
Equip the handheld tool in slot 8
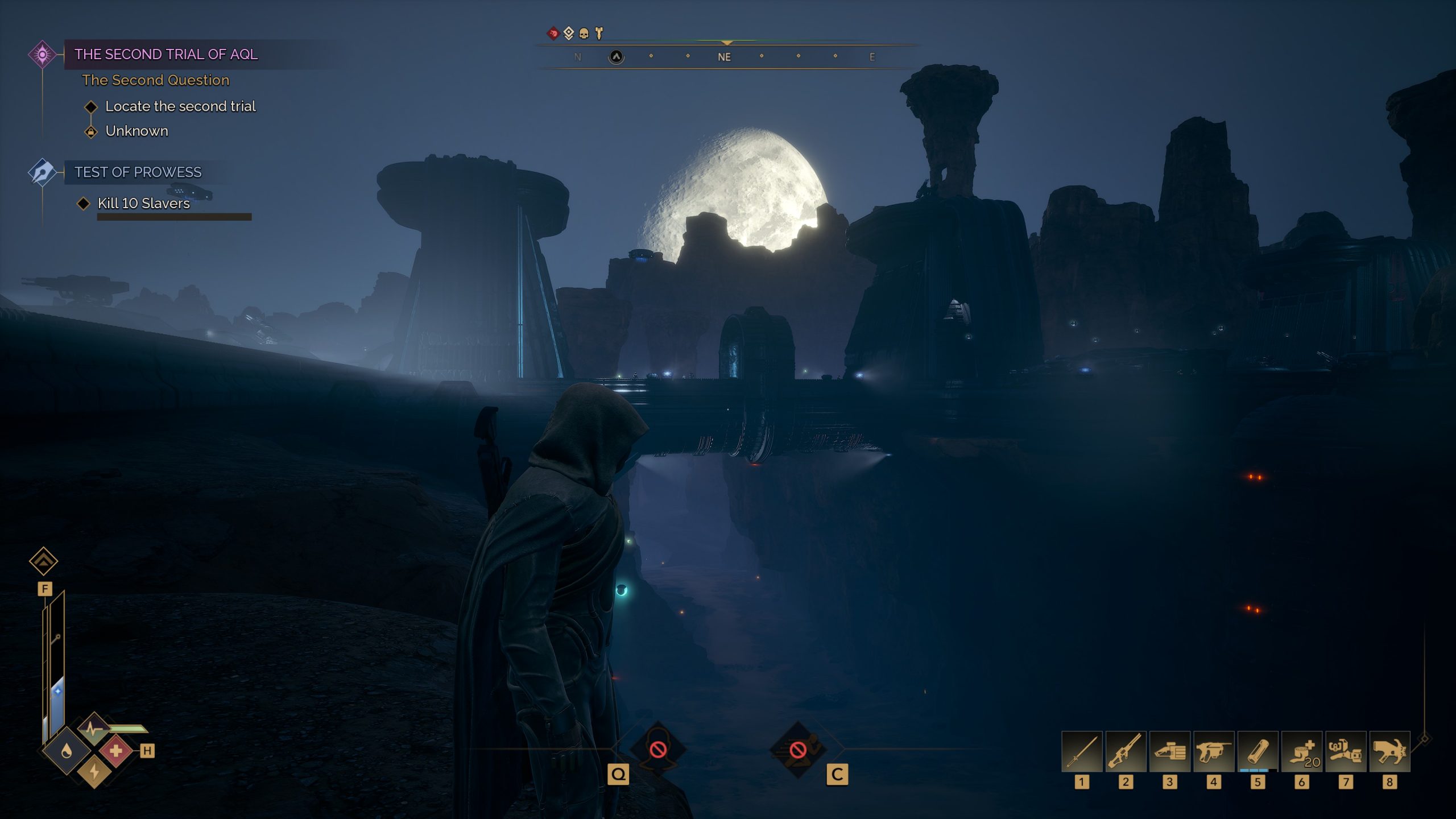coord(1389,751)
